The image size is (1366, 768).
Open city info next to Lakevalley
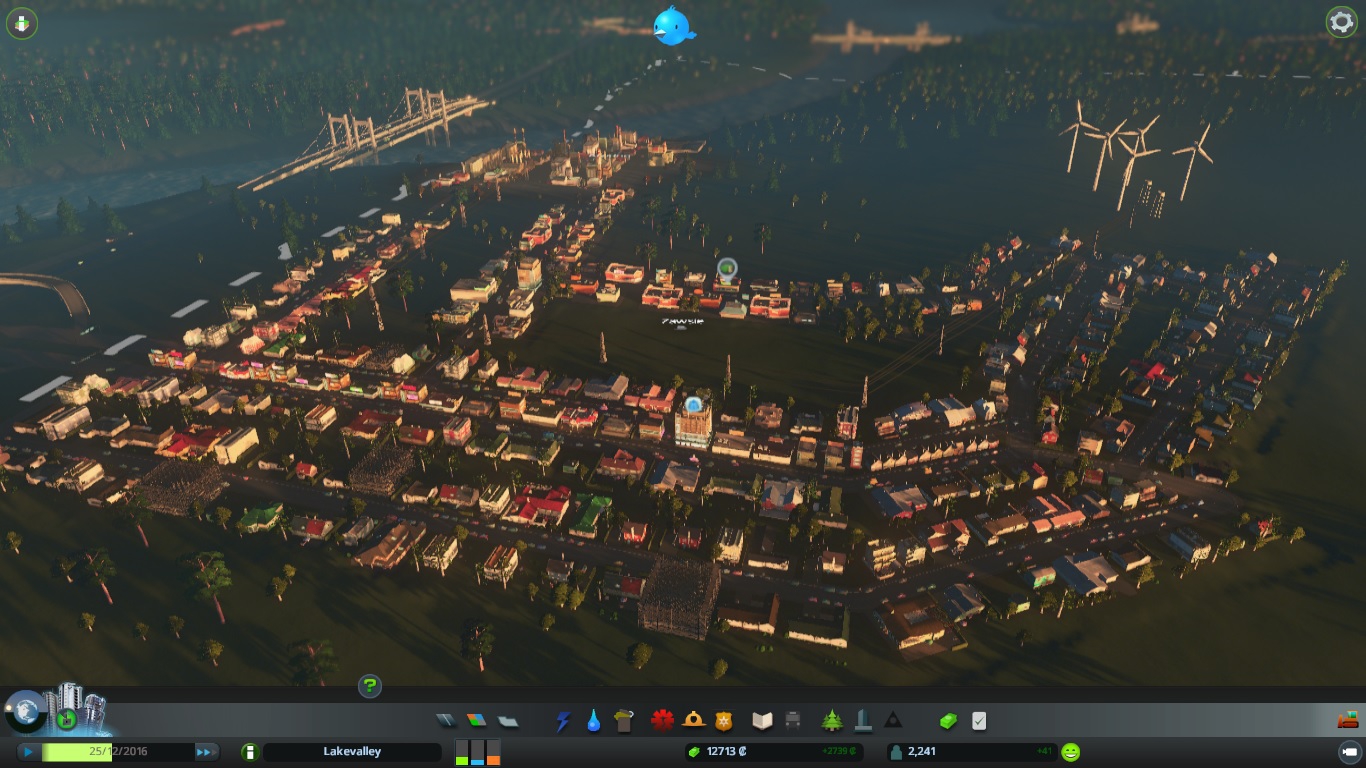coord(250,752)
